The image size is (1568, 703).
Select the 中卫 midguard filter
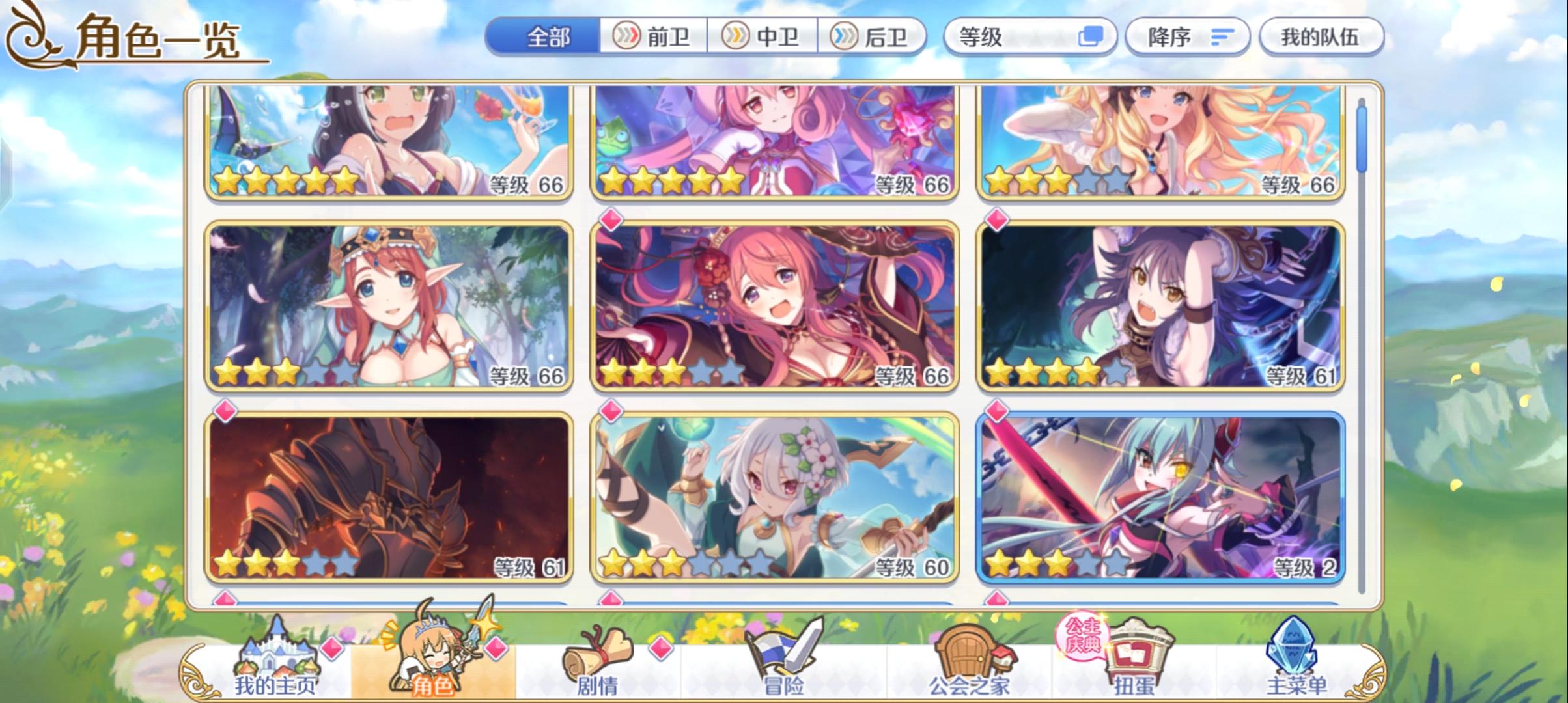pyautogui.click(x=763, y=37)
